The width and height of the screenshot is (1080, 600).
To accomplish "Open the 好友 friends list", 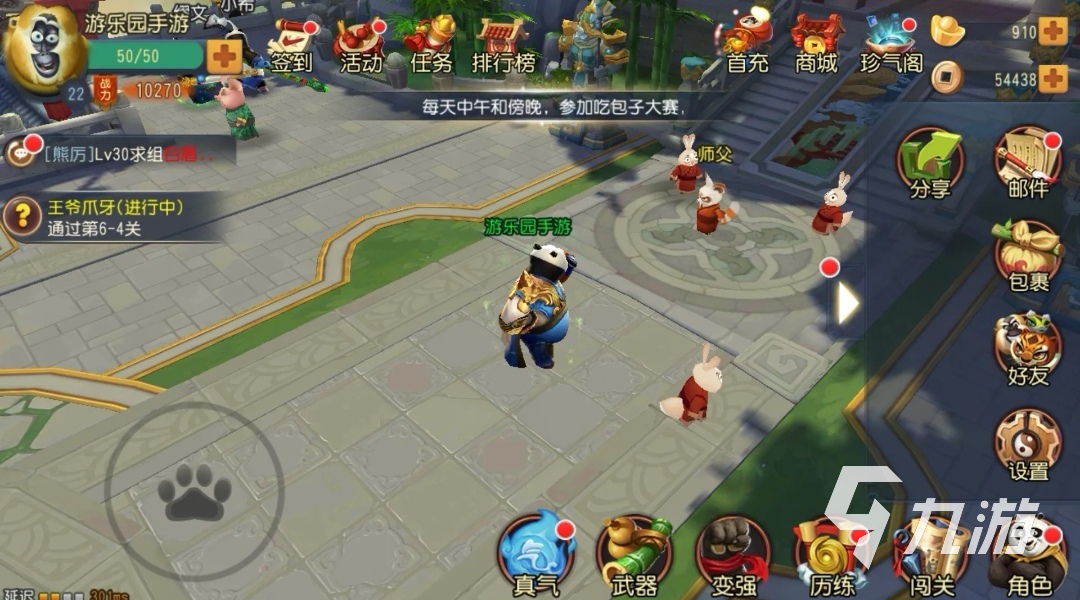I will 1027,350.
